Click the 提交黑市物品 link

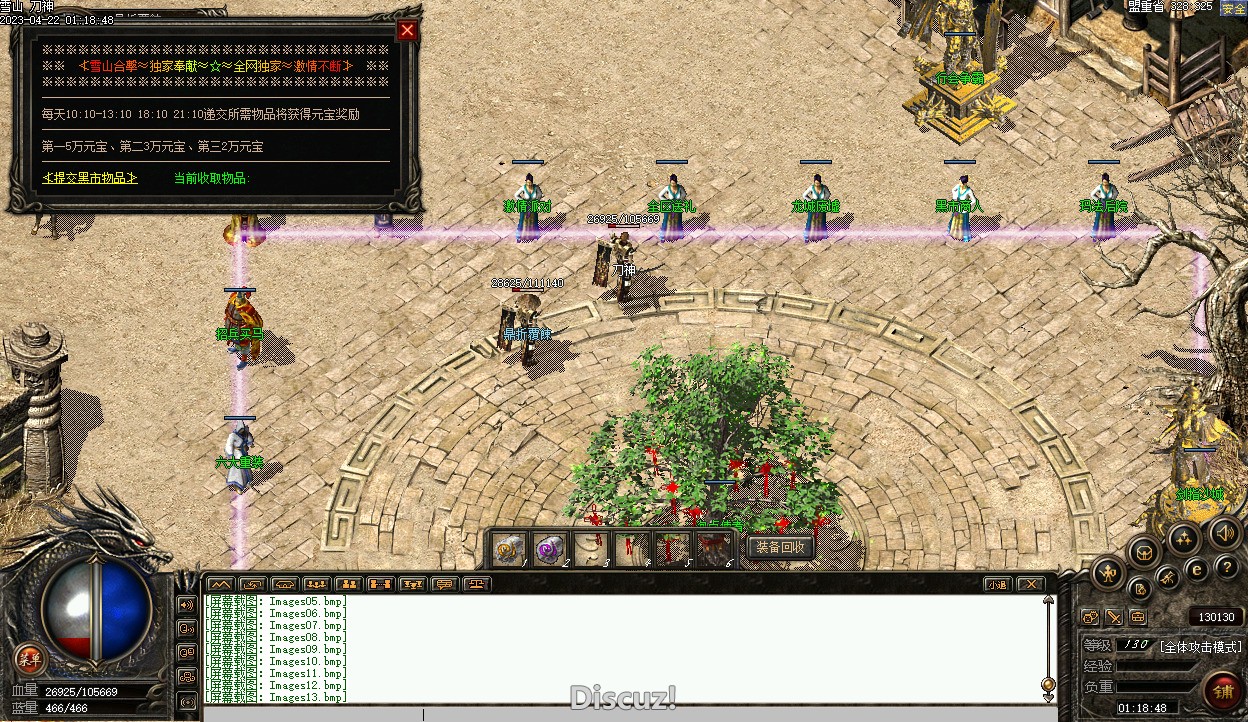[90, 178]
